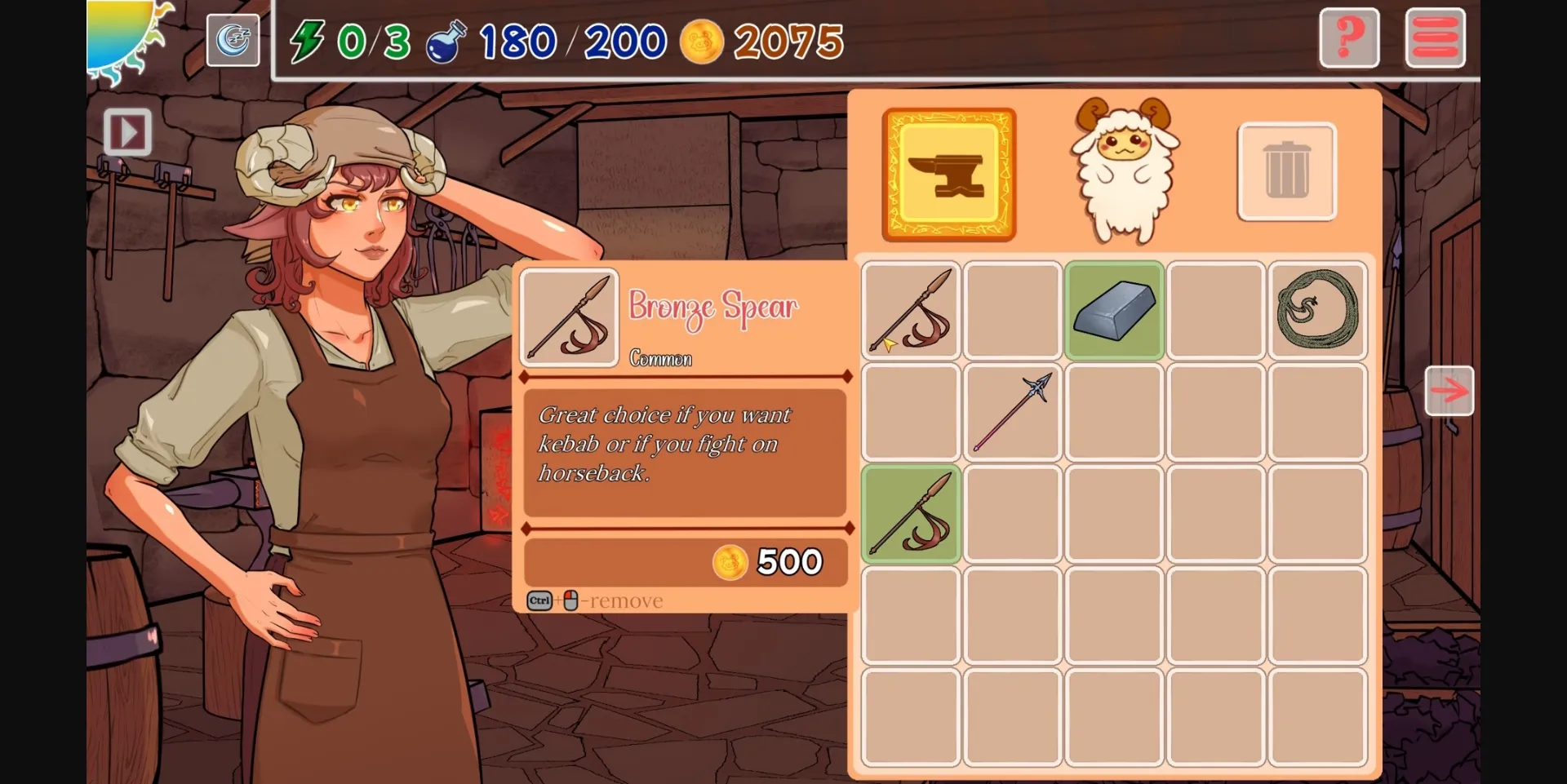Click the Ctrl+click remove hint
This screenshot has height=784, width=1567.
[593, 600]
